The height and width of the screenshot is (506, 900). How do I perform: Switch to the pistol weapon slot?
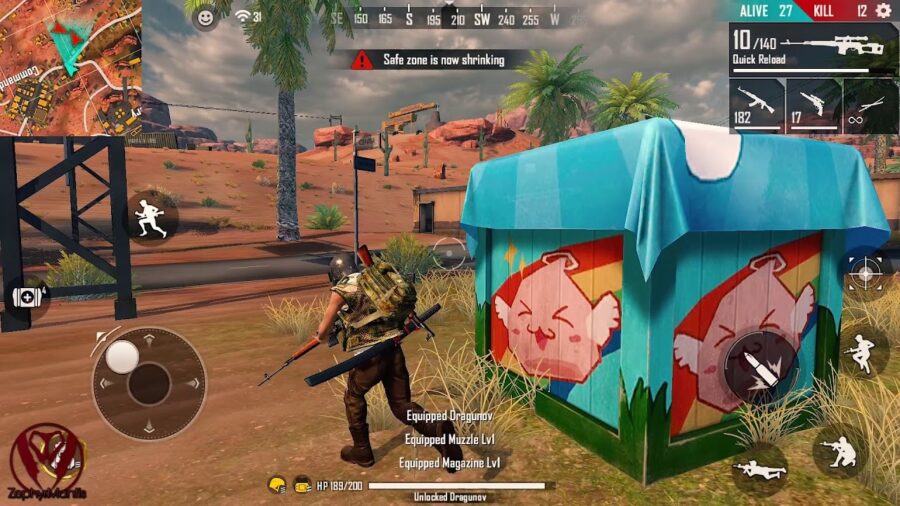tap(813, 105)
